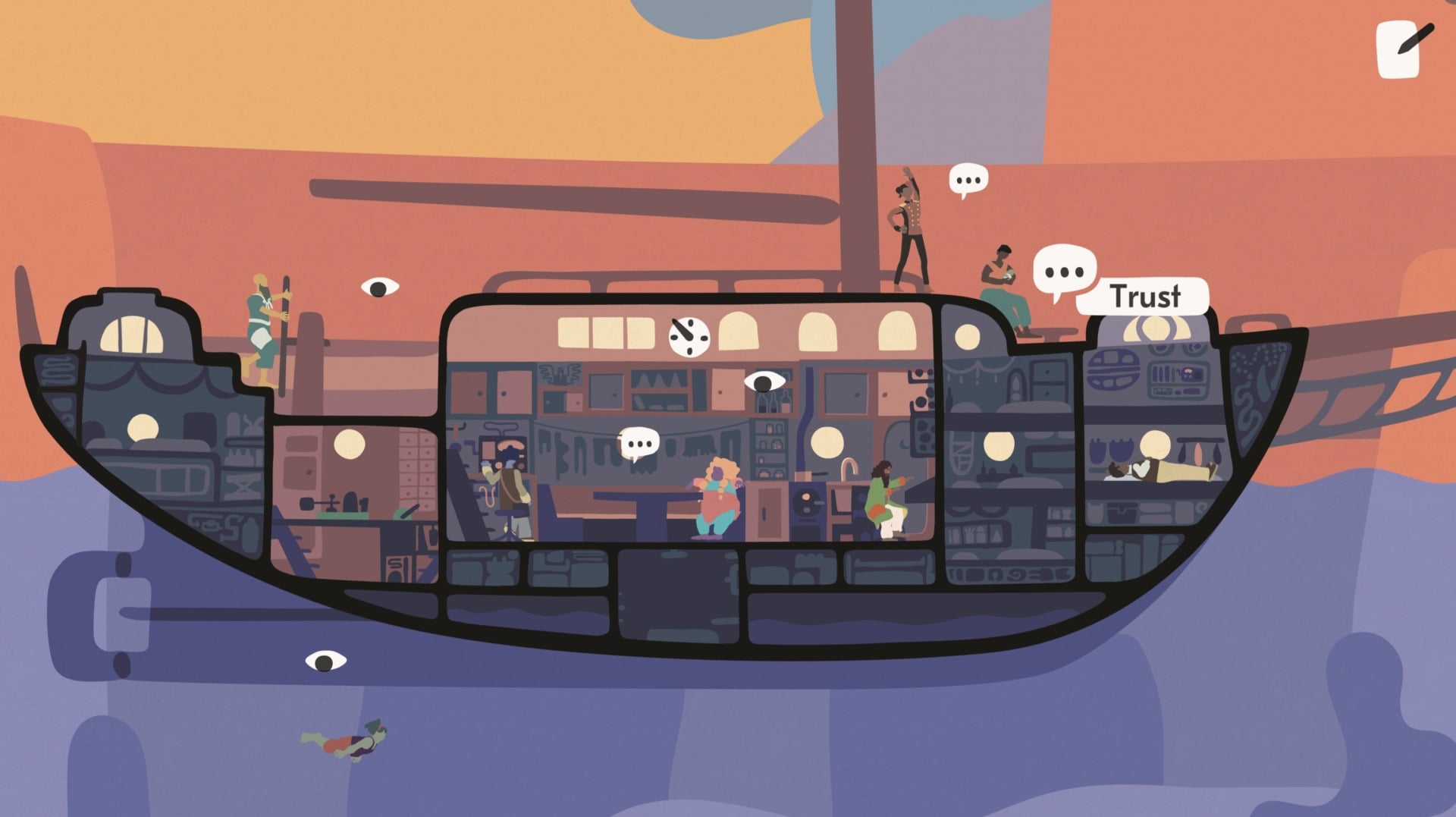Viewport: 1456px width, 817px height.
Task: Click the clock icon on the cabin wall
Action: [x=687, y=336]
